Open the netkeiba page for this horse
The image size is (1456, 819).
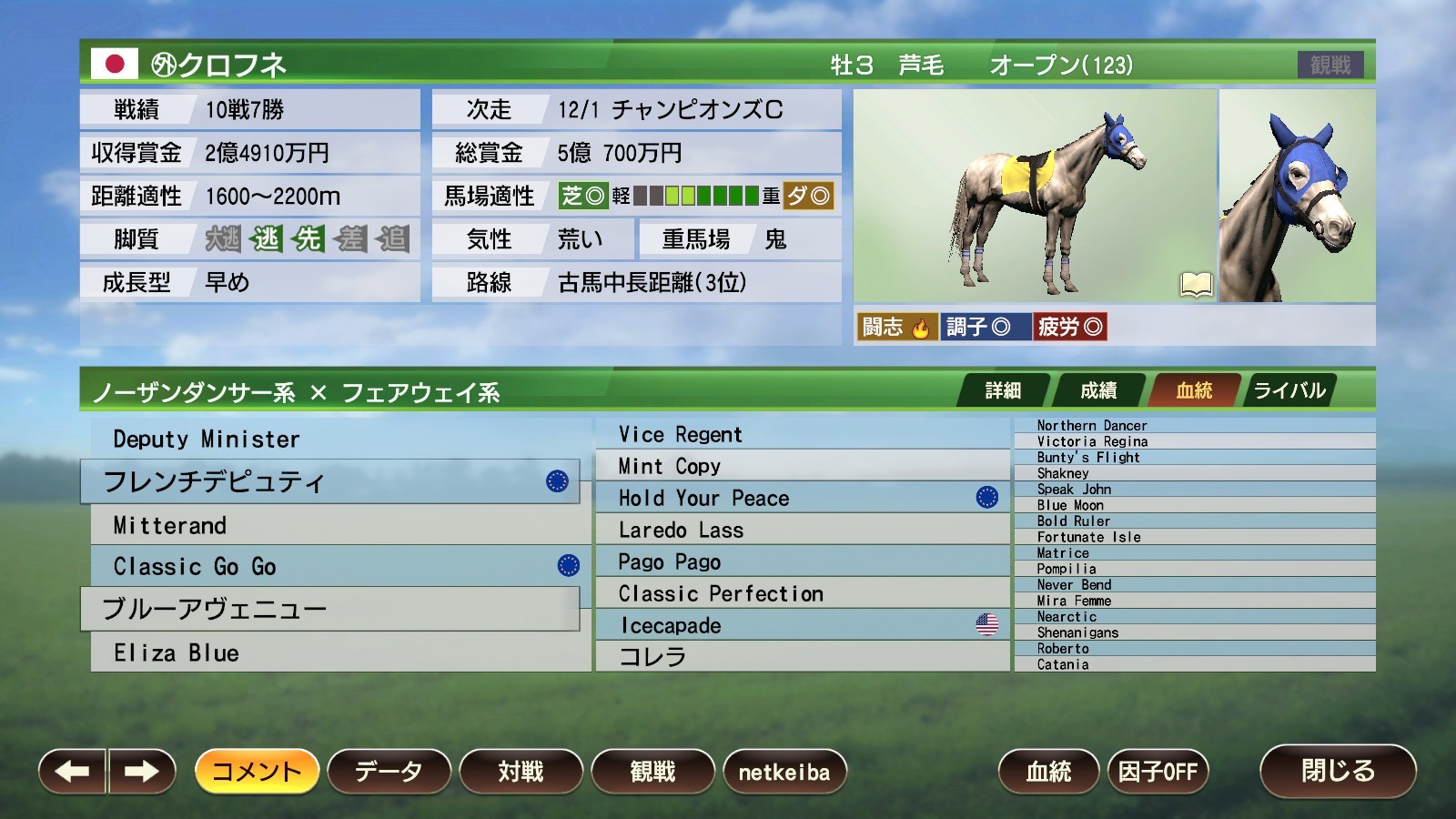coord(786,770)
